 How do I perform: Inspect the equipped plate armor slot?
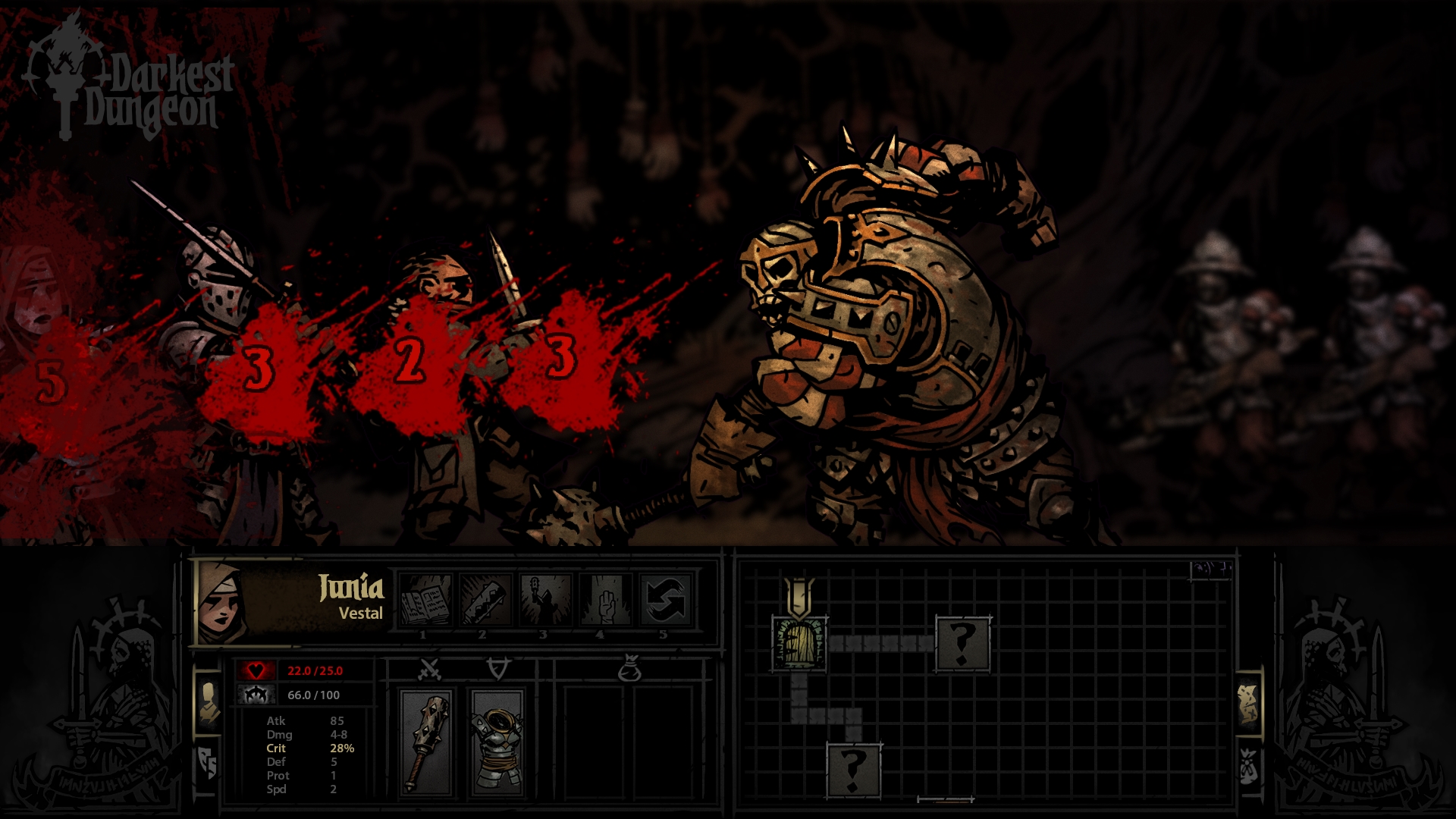point(497,742)
